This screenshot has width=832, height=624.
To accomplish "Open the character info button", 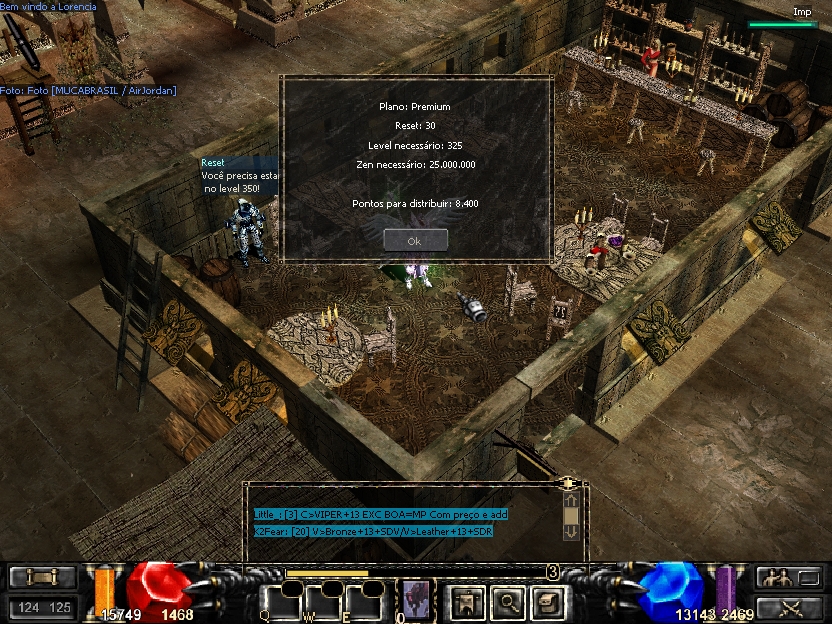I will [x=464, y=601].
